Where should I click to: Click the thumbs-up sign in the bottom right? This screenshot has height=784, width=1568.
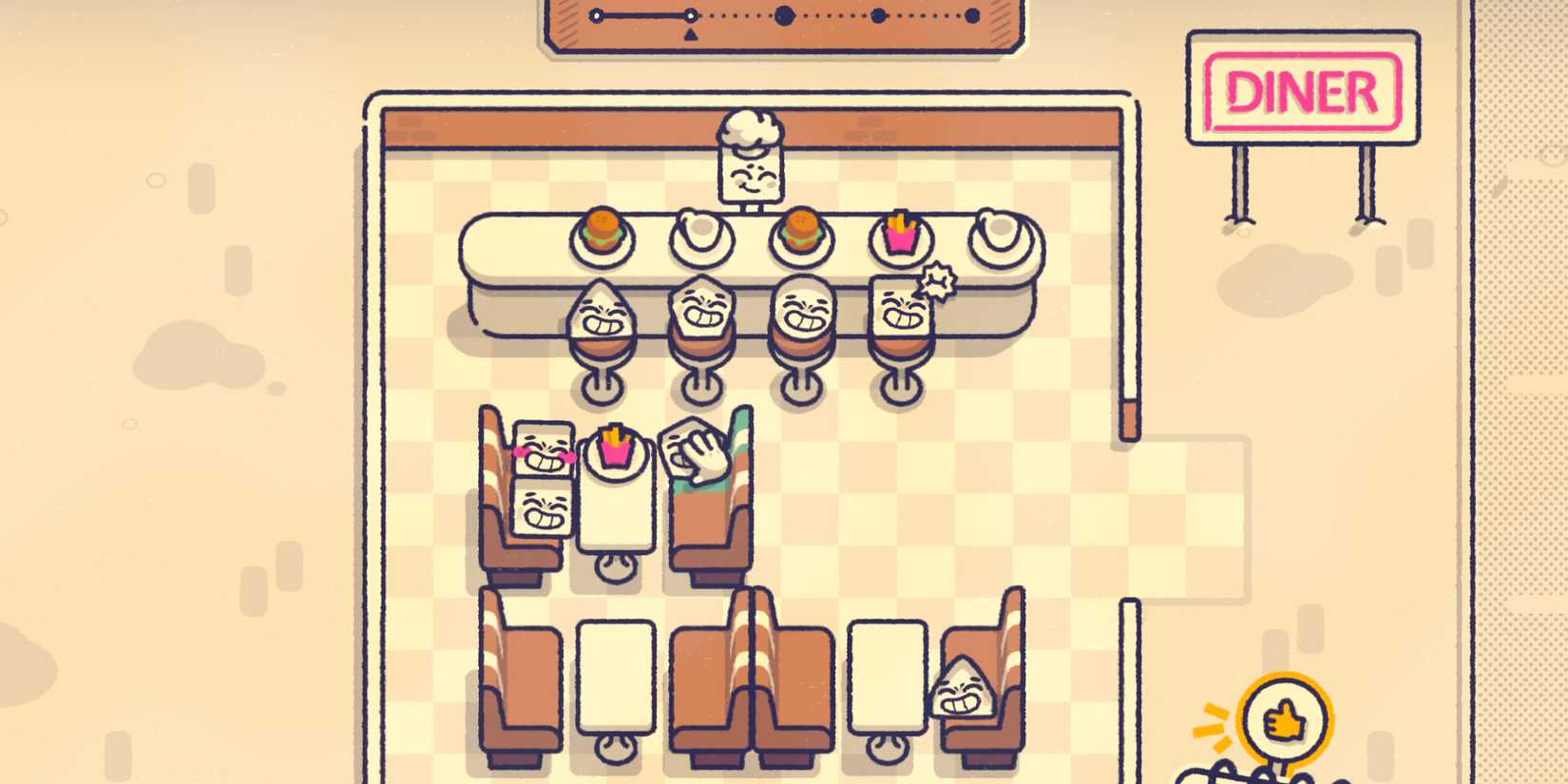[1286, 720]
